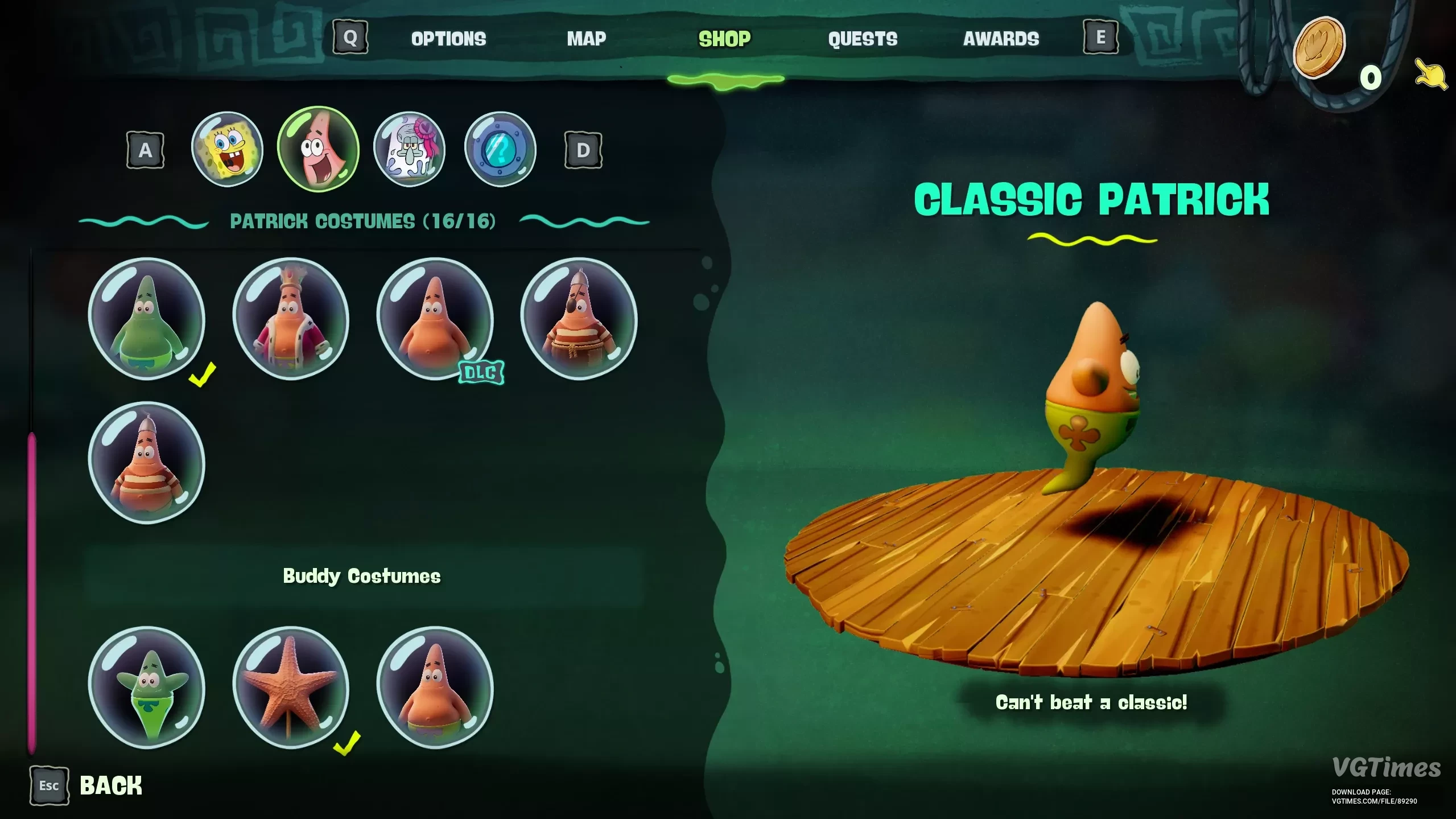Equip the green Patrick costume
The width and height of the screenshot is (1456, 819).
click(147, 319)
